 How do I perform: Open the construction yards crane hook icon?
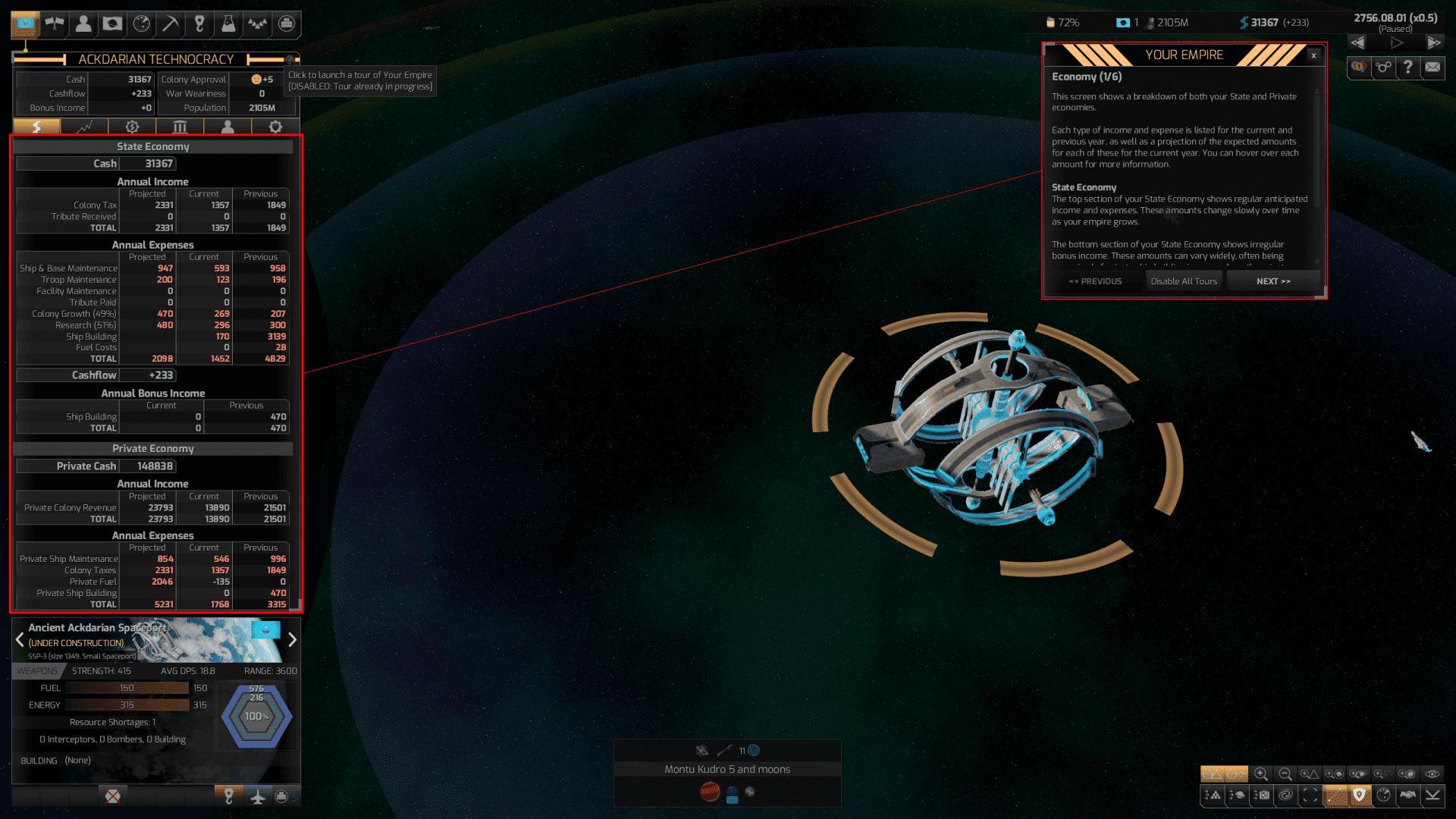199,24
